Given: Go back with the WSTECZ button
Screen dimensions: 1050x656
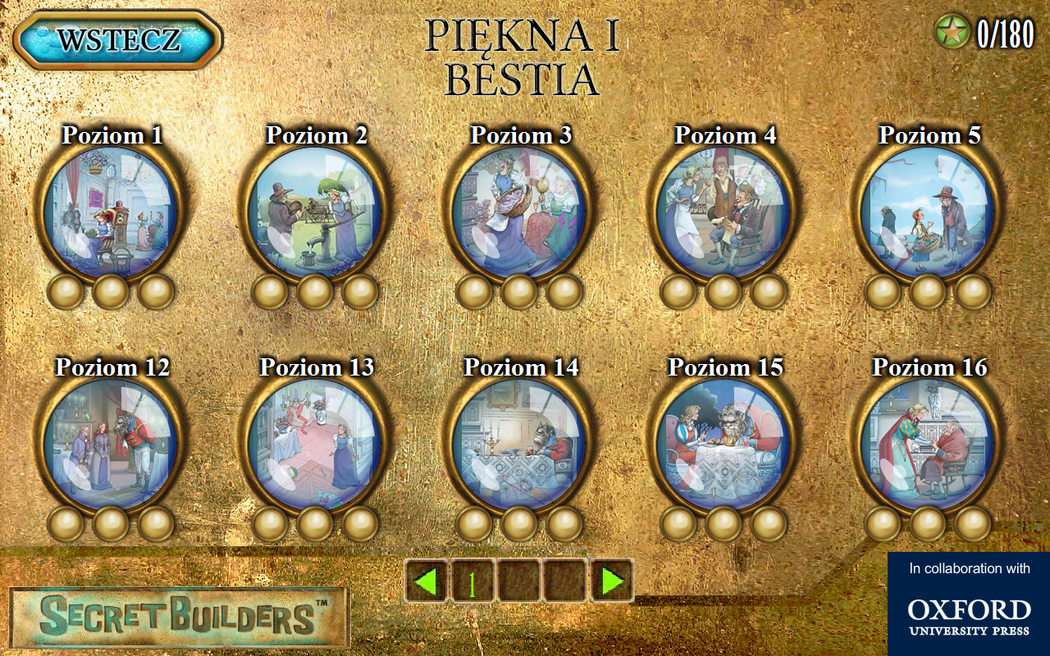Looking at the screenshot, I should [x=118, y=40].
